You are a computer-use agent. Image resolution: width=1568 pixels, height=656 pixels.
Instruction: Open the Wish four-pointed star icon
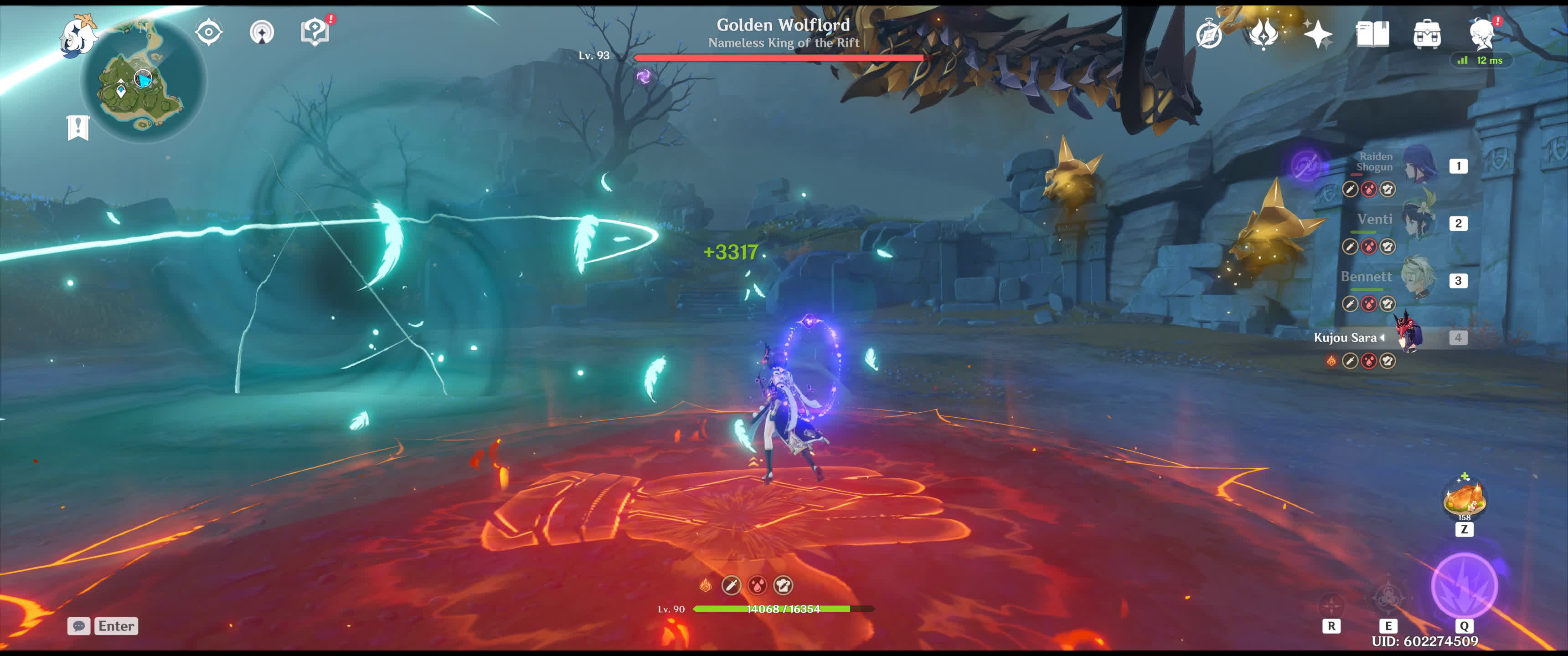point(1318,33)
